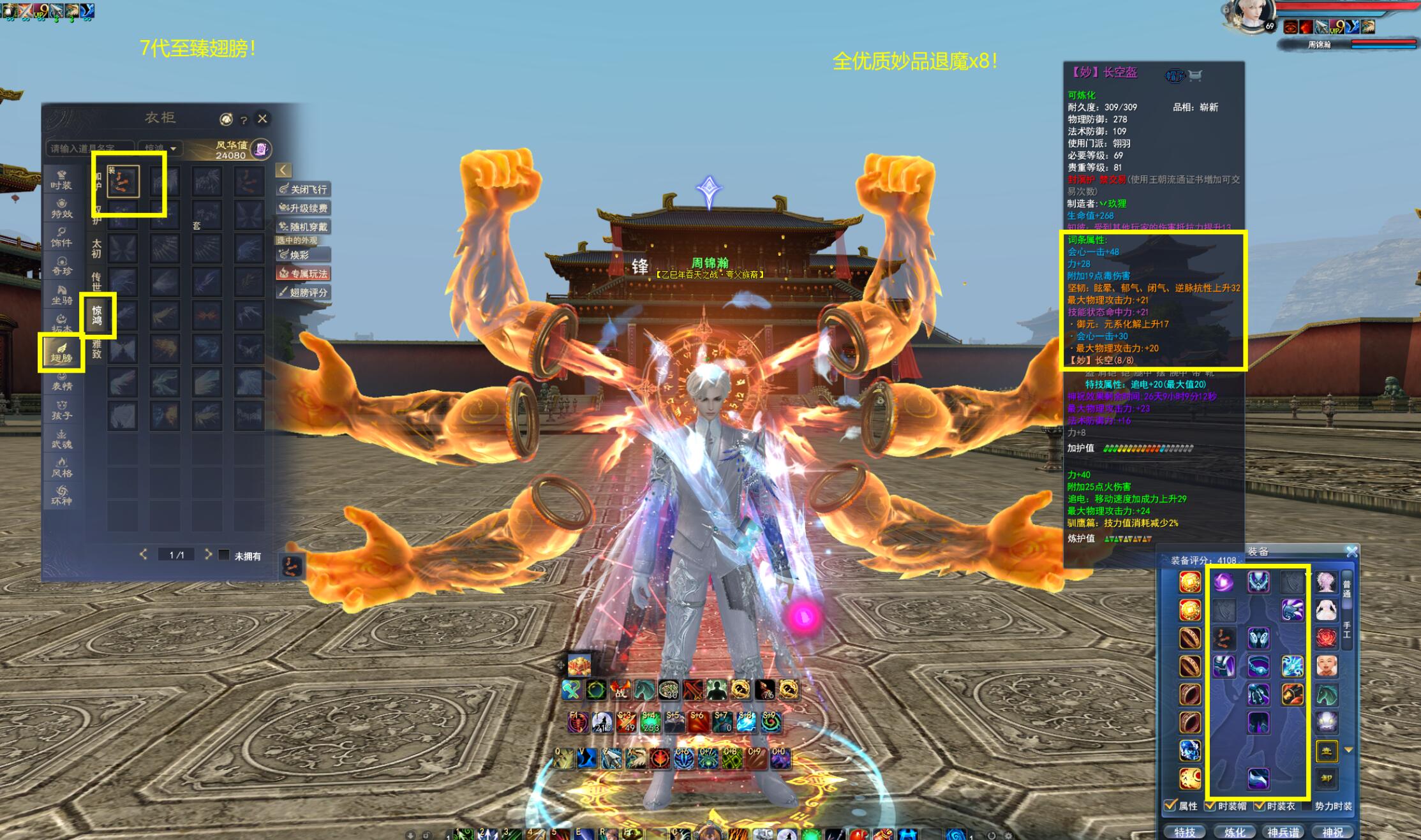Select the green horse mount slot

click(1326, 695)
